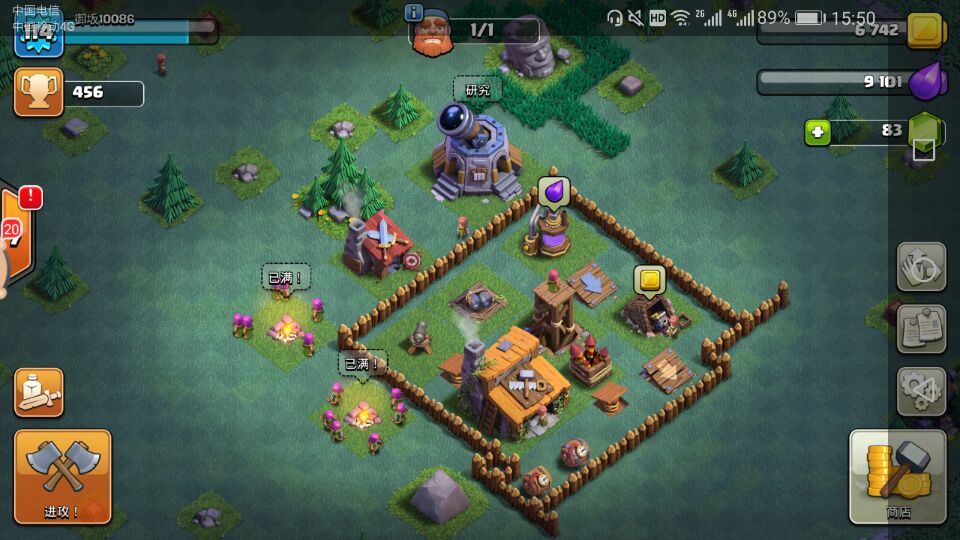Click the layout editor hand-and-arrows button
960x540 pixels.
(920, 267)
